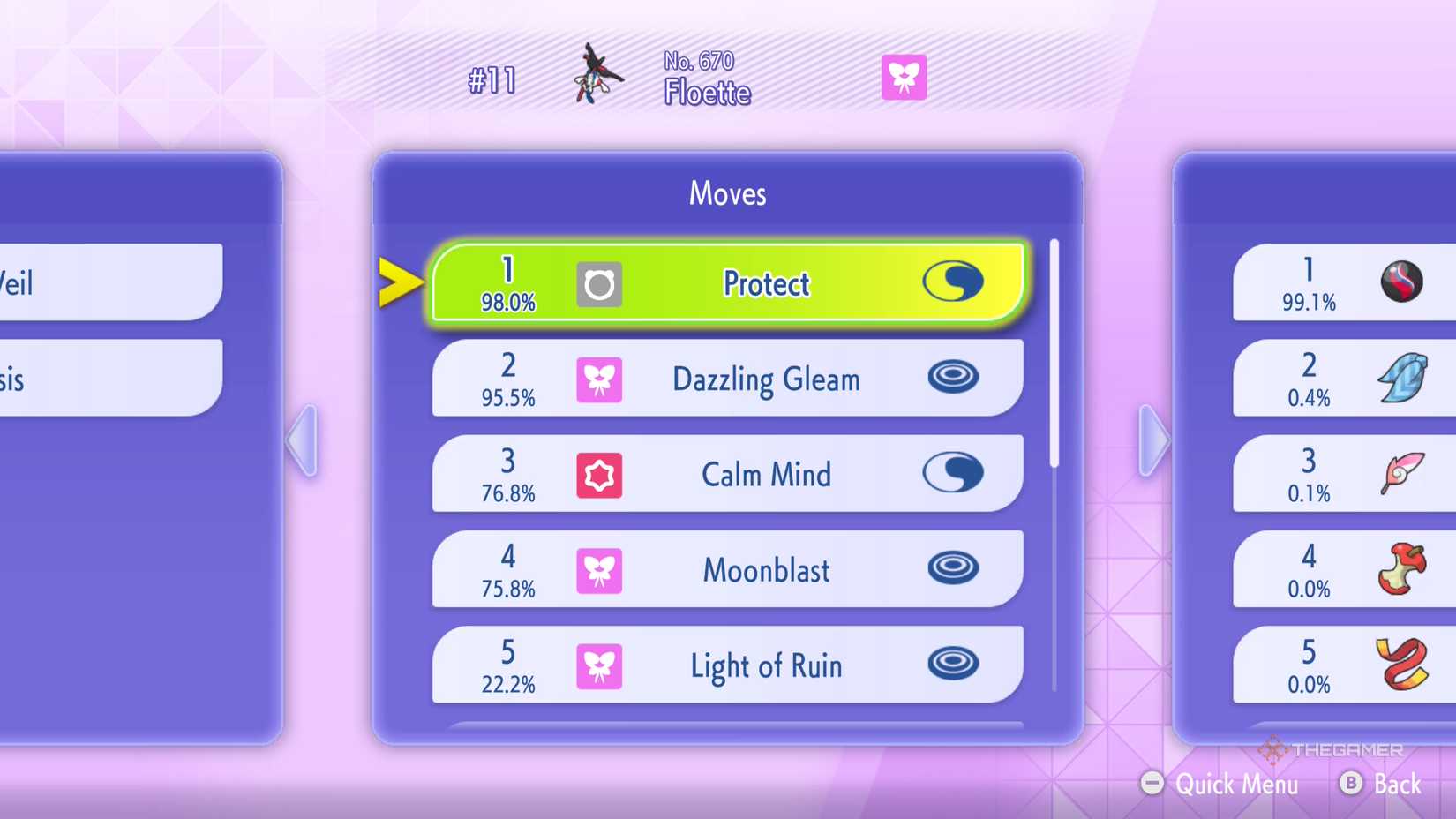Image resolution: width=1456 pixels, height=819 pixels.
Task: Click the Psychic type icon on Calm Mind
Action: pyautogui.click(x=600, y=475)
